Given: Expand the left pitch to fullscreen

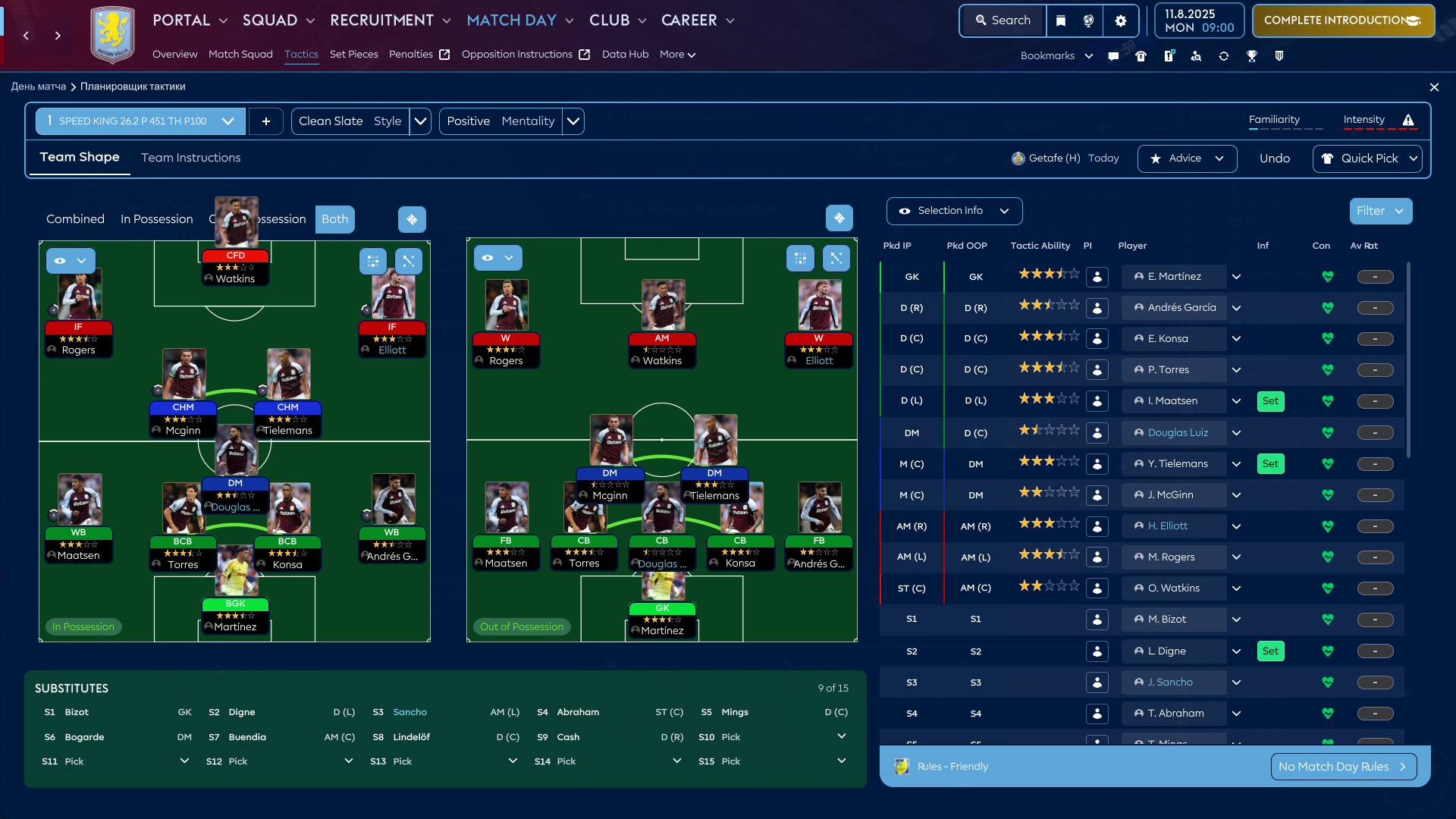Looking at the screenshot, I should [409, 261].
